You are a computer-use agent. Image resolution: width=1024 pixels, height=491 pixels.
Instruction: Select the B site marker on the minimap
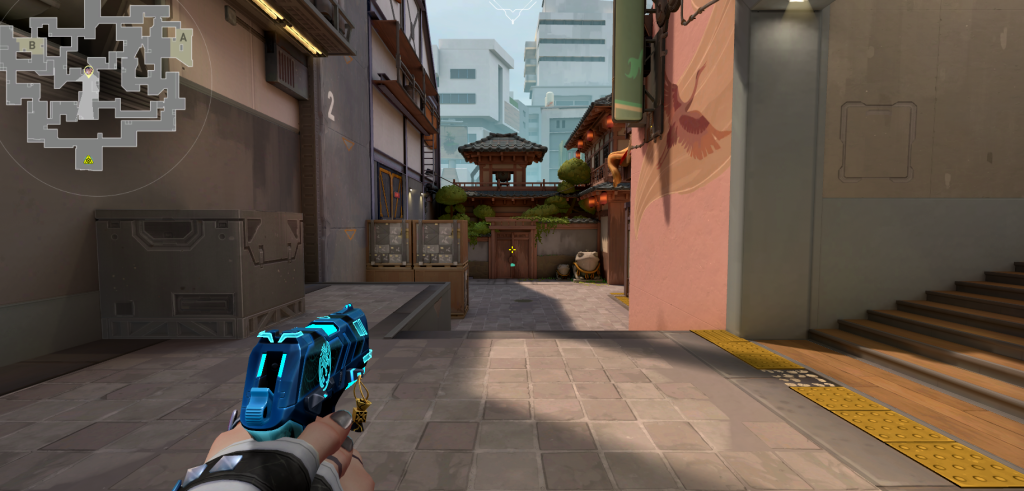click(x=32, y=44)
